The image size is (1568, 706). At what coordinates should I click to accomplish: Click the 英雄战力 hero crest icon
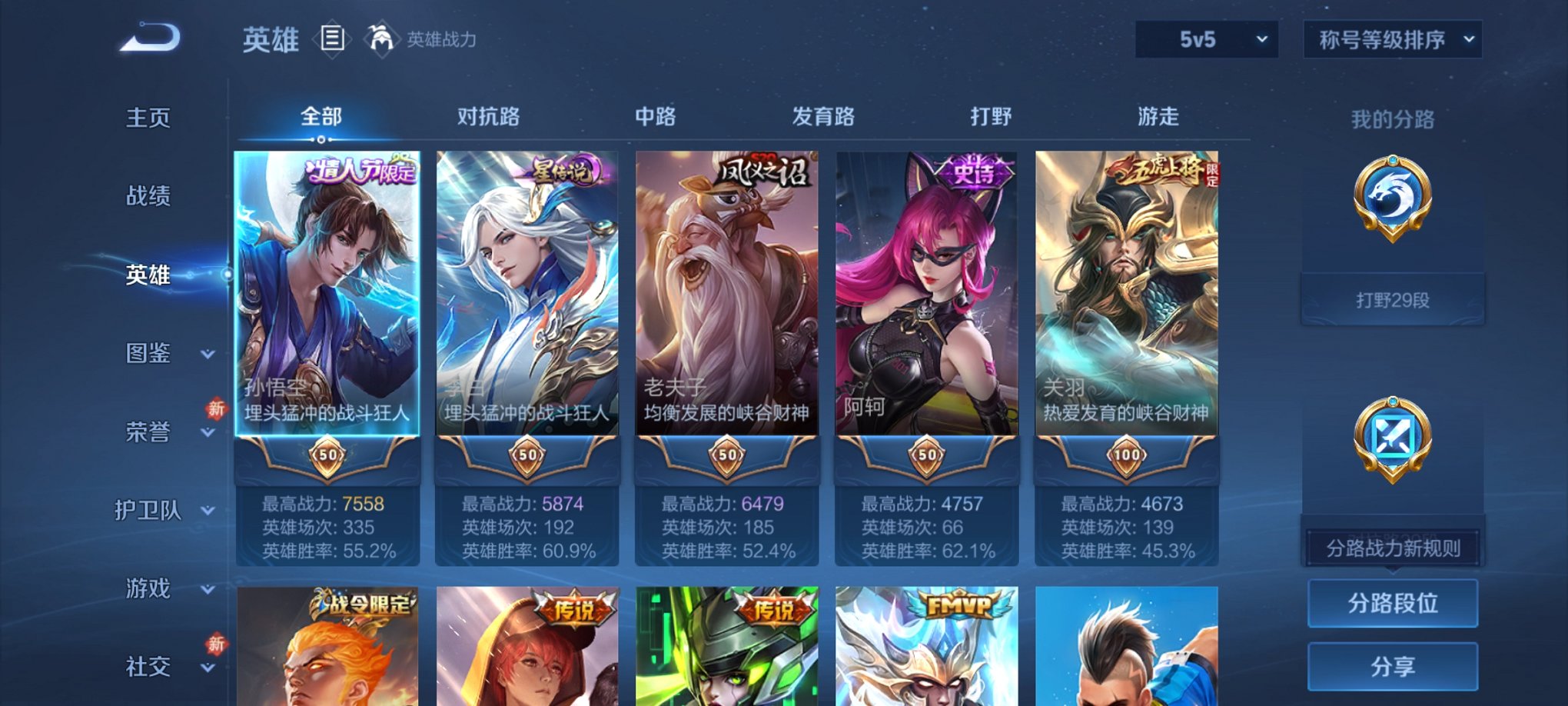pyautogui.click(x=380, y=37)
